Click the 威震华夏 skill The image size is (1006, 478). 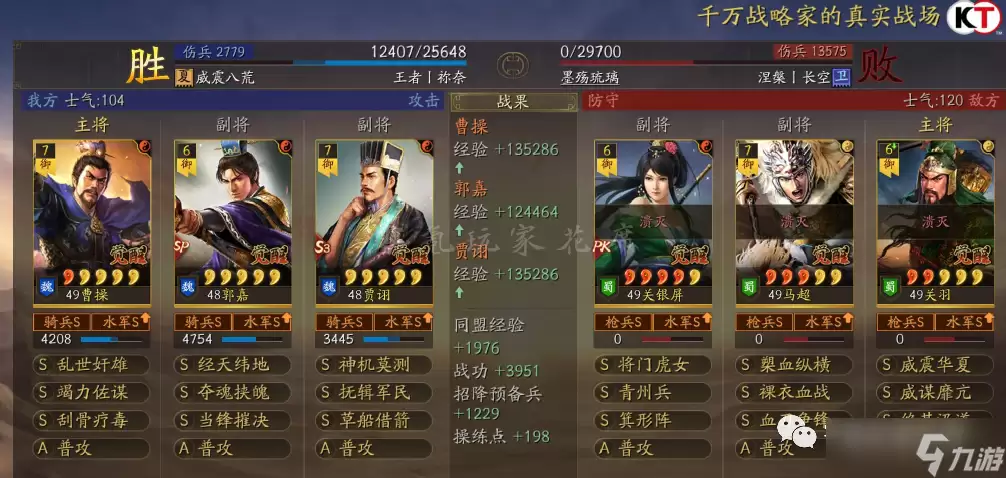coord(934,365)
